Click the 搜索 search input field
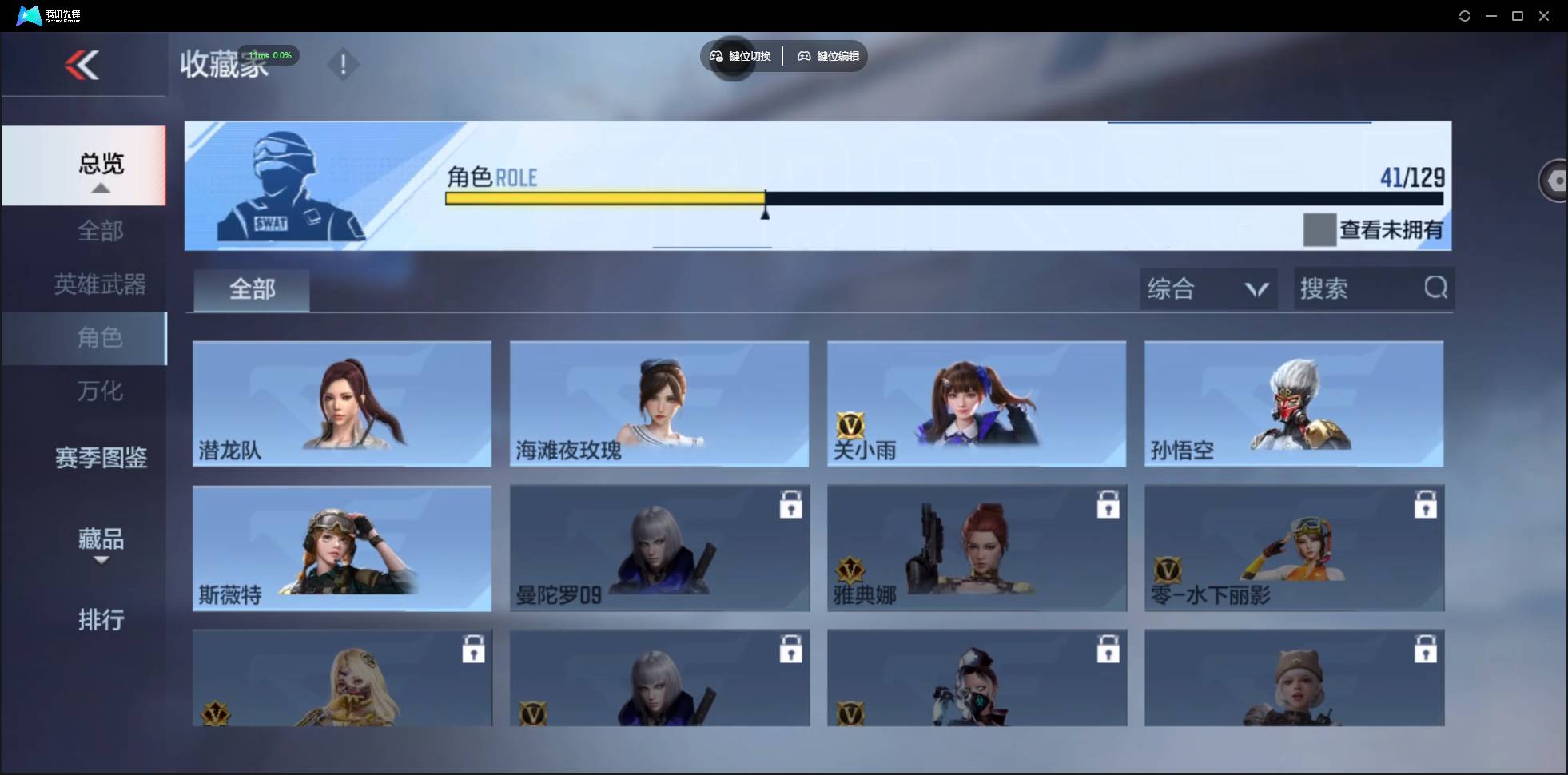Image resolution: width=1568 pixels, height=775 pixels. point(1359,288)
